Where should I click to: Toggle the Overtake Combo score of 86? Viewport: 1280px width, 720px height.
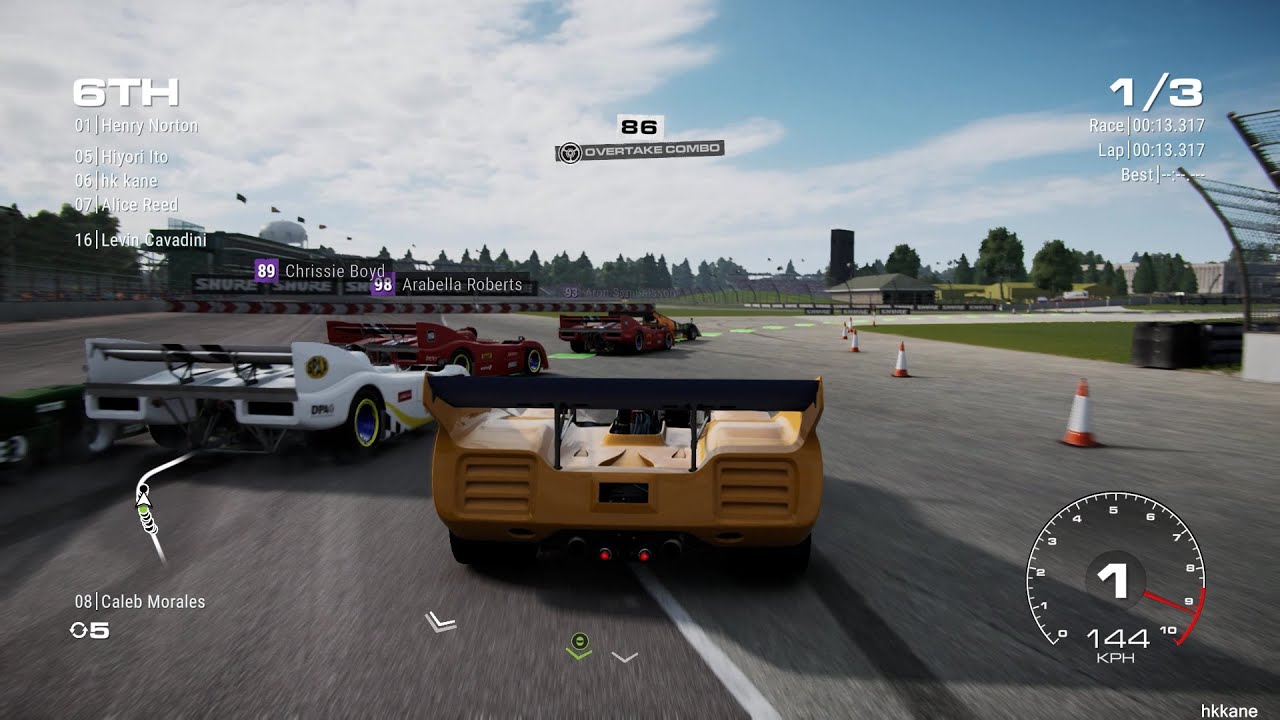tap(637, 127)
